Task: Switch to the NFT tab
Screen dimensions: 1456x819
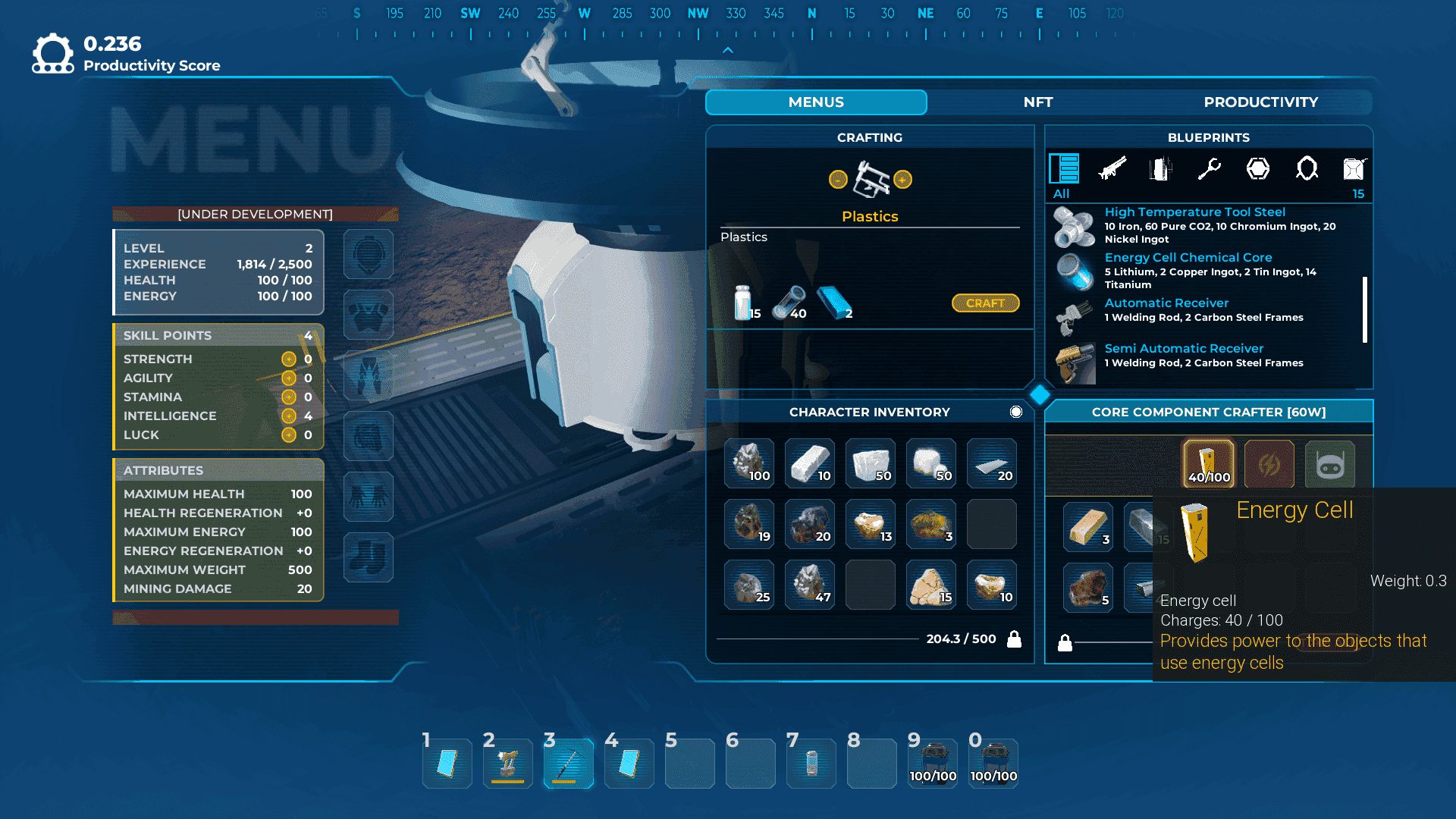Action: [x=1037, y=102]
